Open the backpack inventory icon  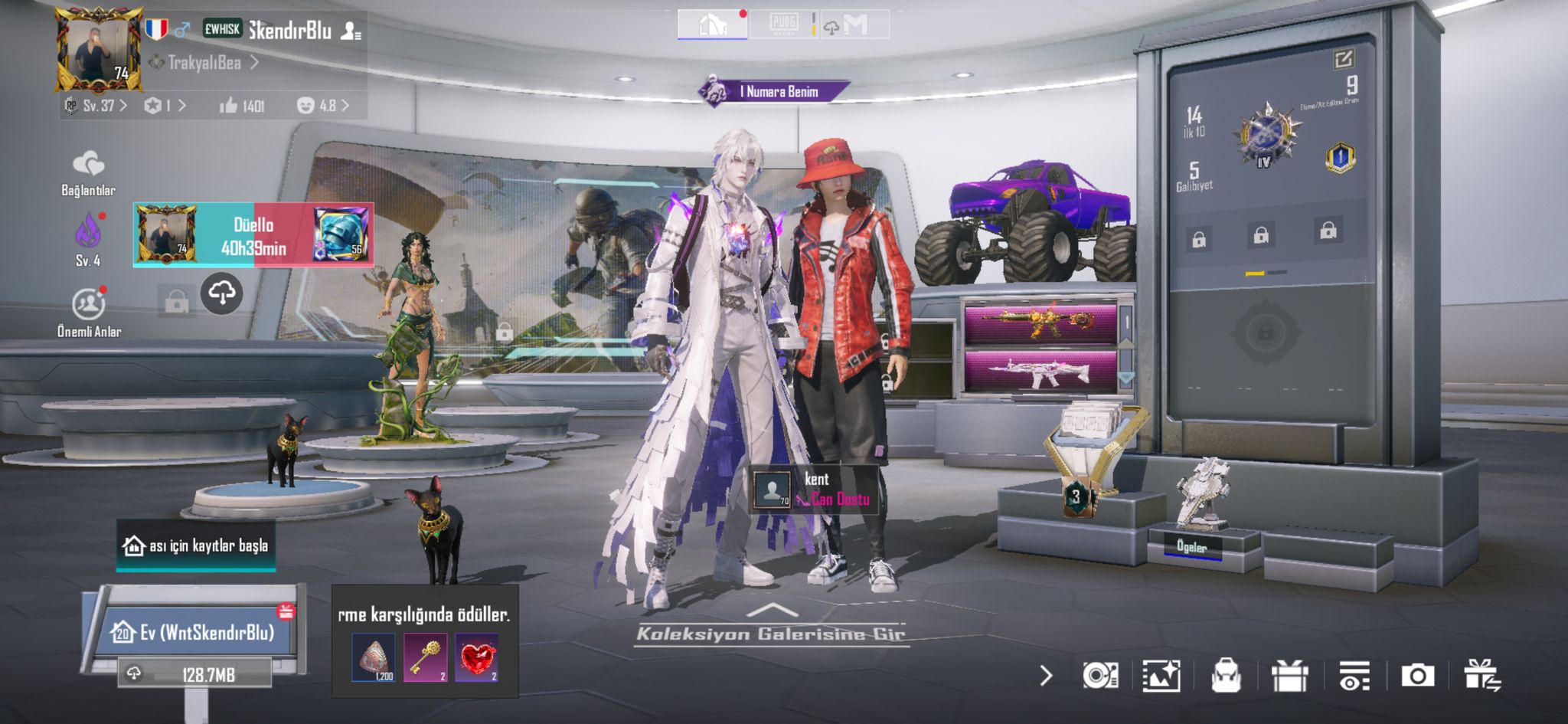(1226, 676)
